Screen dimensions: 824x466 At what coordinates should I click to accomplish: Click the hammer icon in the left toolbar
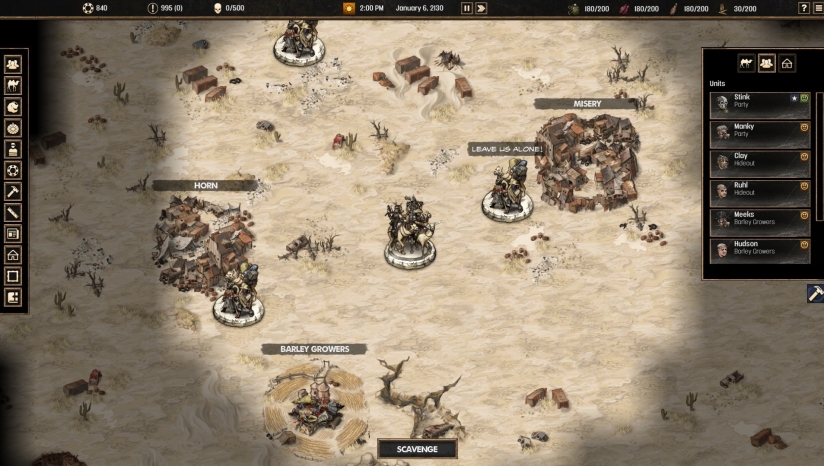(14, 191)
